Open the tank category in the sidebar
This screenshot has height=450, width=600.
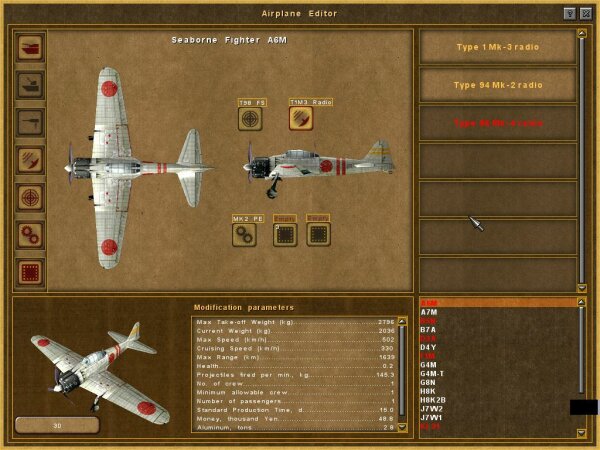(30, 47)
